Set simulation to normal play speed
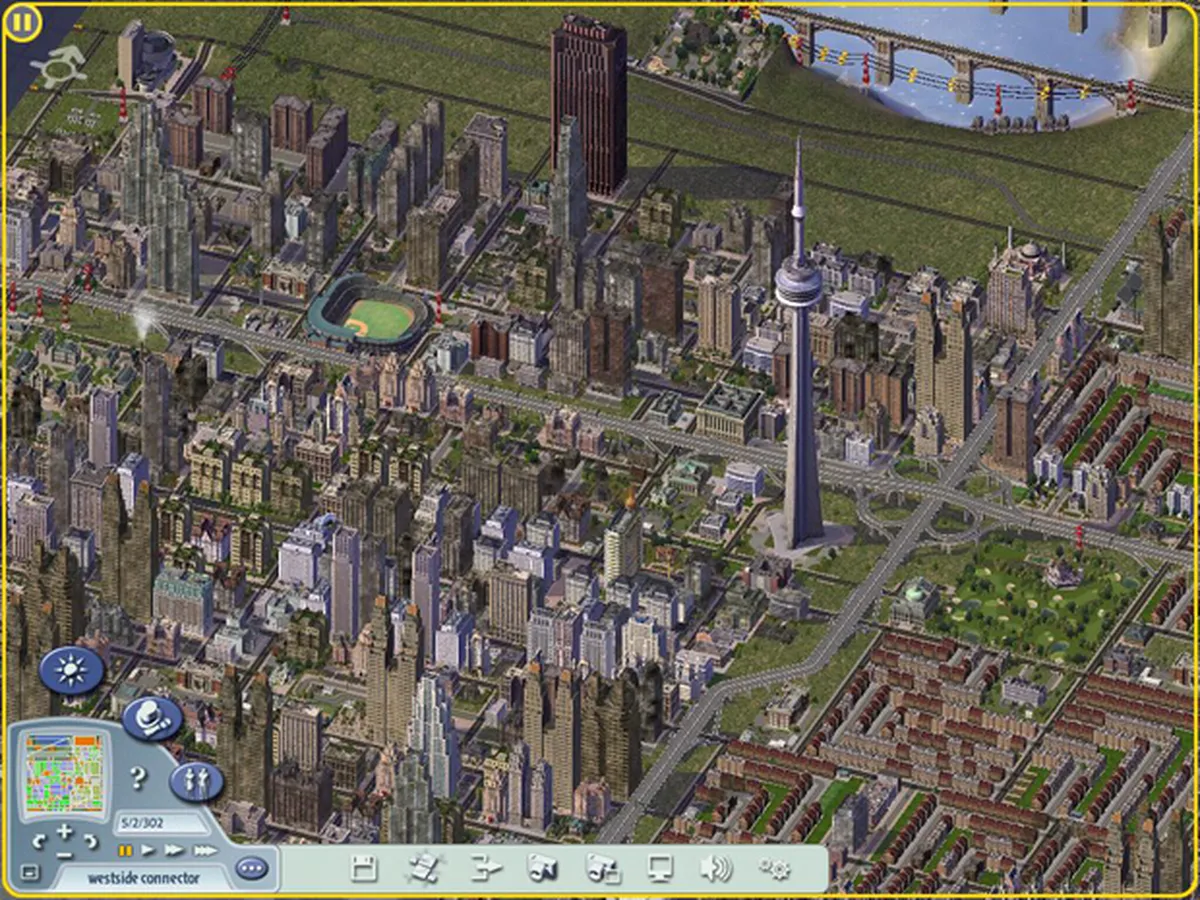1200x900 pixels. 148,851
